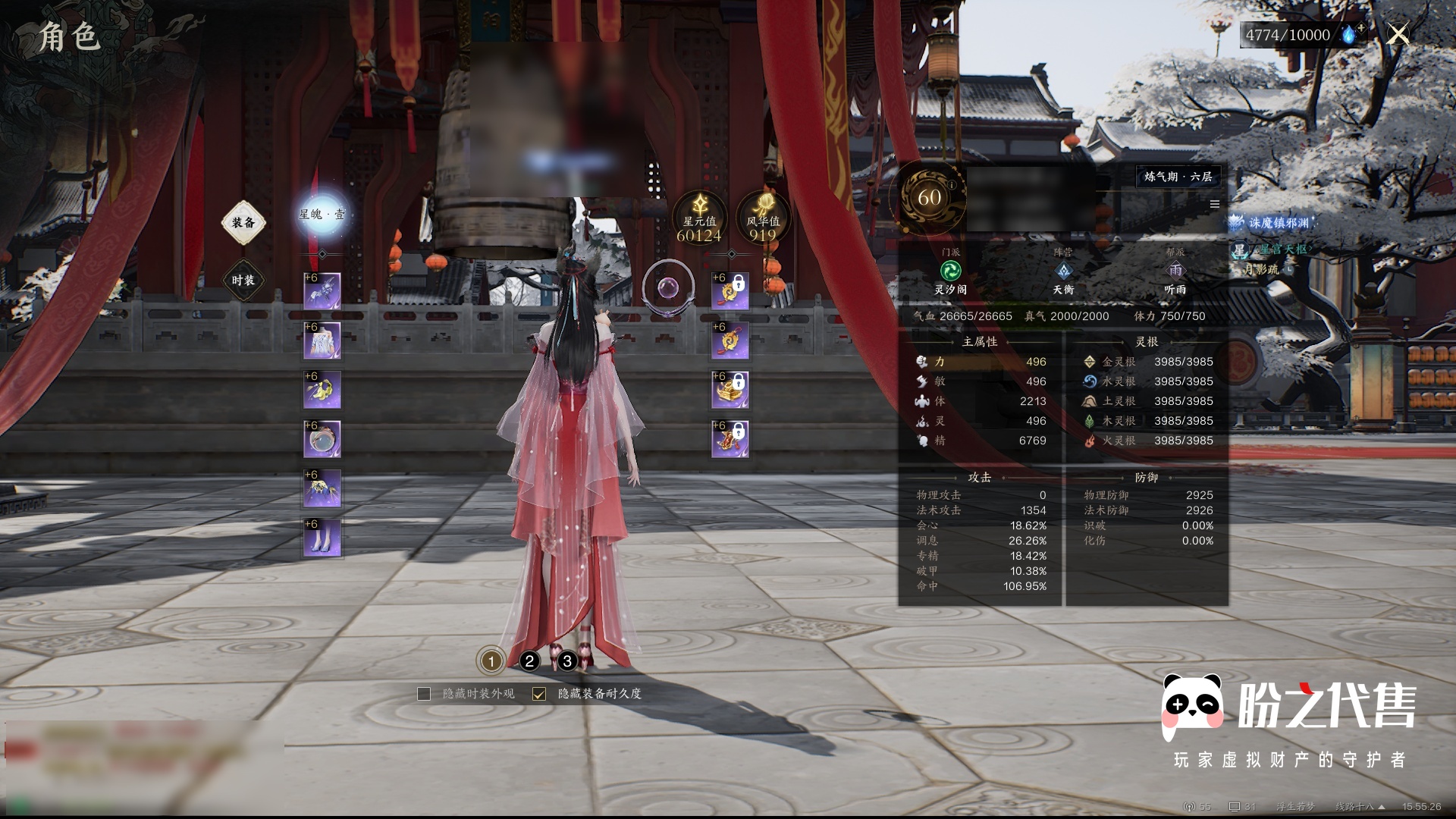
Task: Toggle the 隐藏时装外观 checkbox
Action: point(424,694)
